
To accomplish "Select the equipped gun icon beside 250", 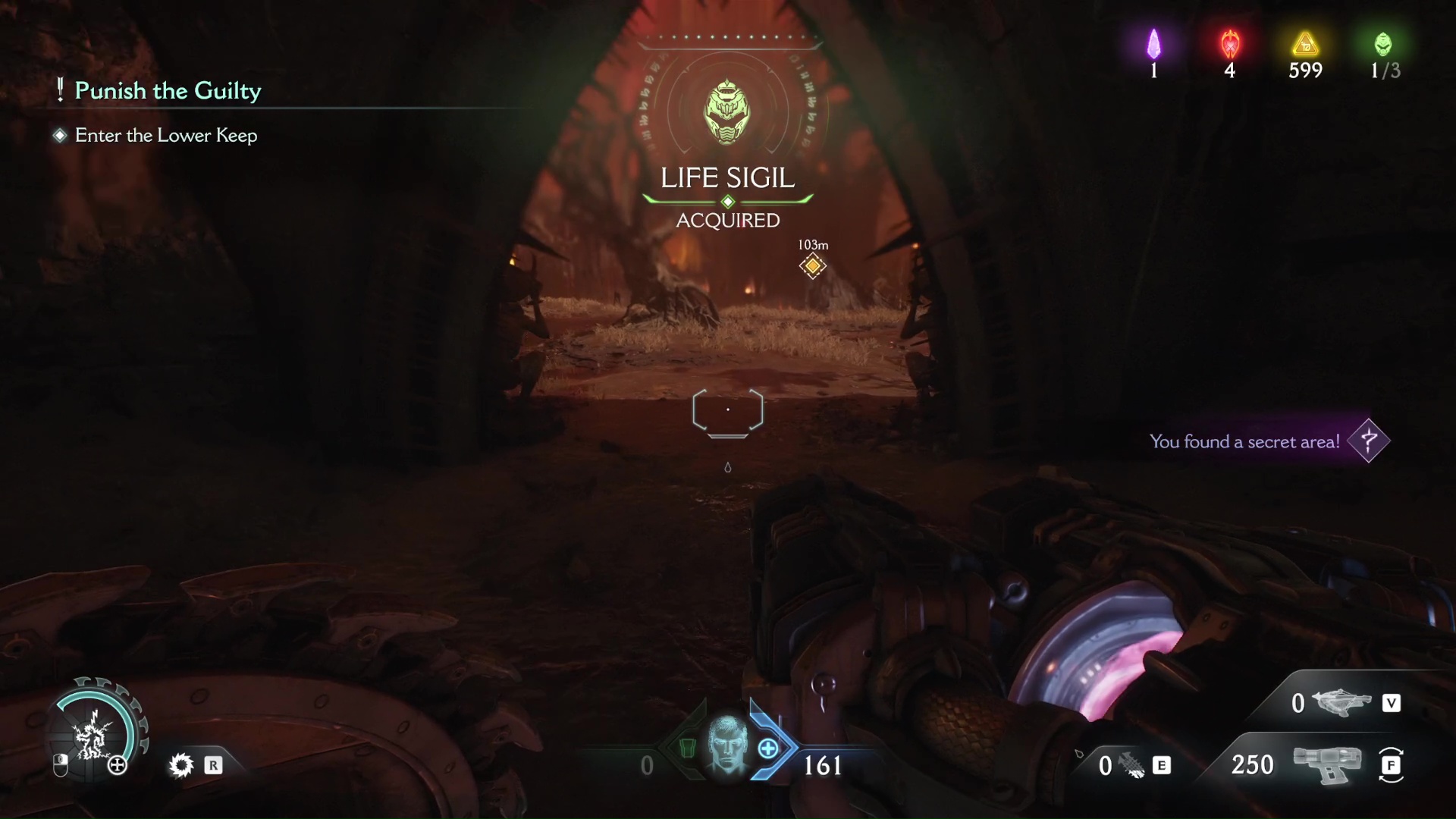I will (1327, 764).
